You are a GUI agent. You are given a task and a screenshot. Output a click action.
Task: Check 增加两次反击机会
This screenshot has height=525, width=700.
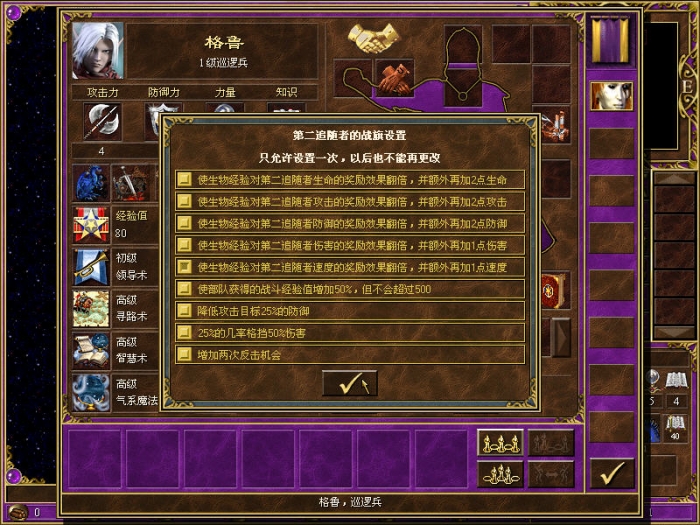pos(185,354)
